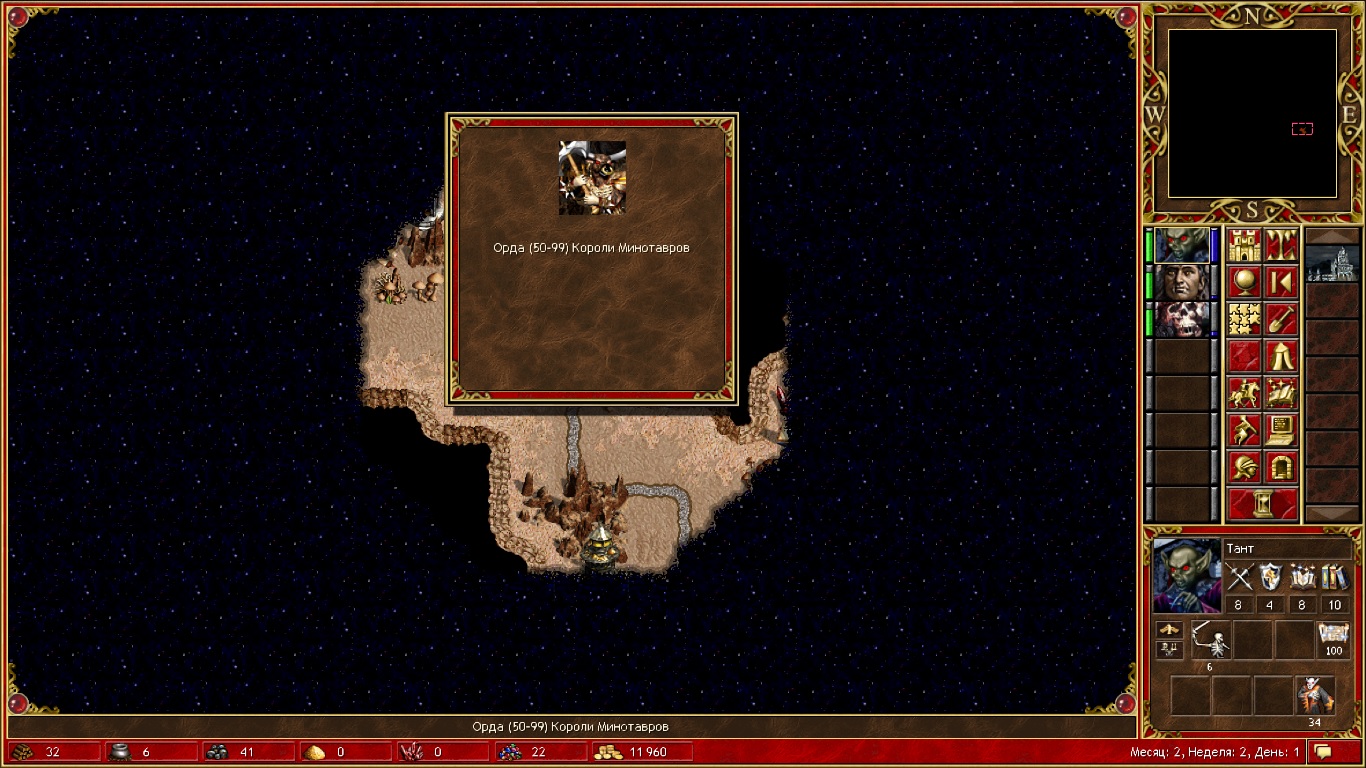Open the puzzle map with stars
This screenshot has height=768, width=1366.
click(x=1244, y=319)
